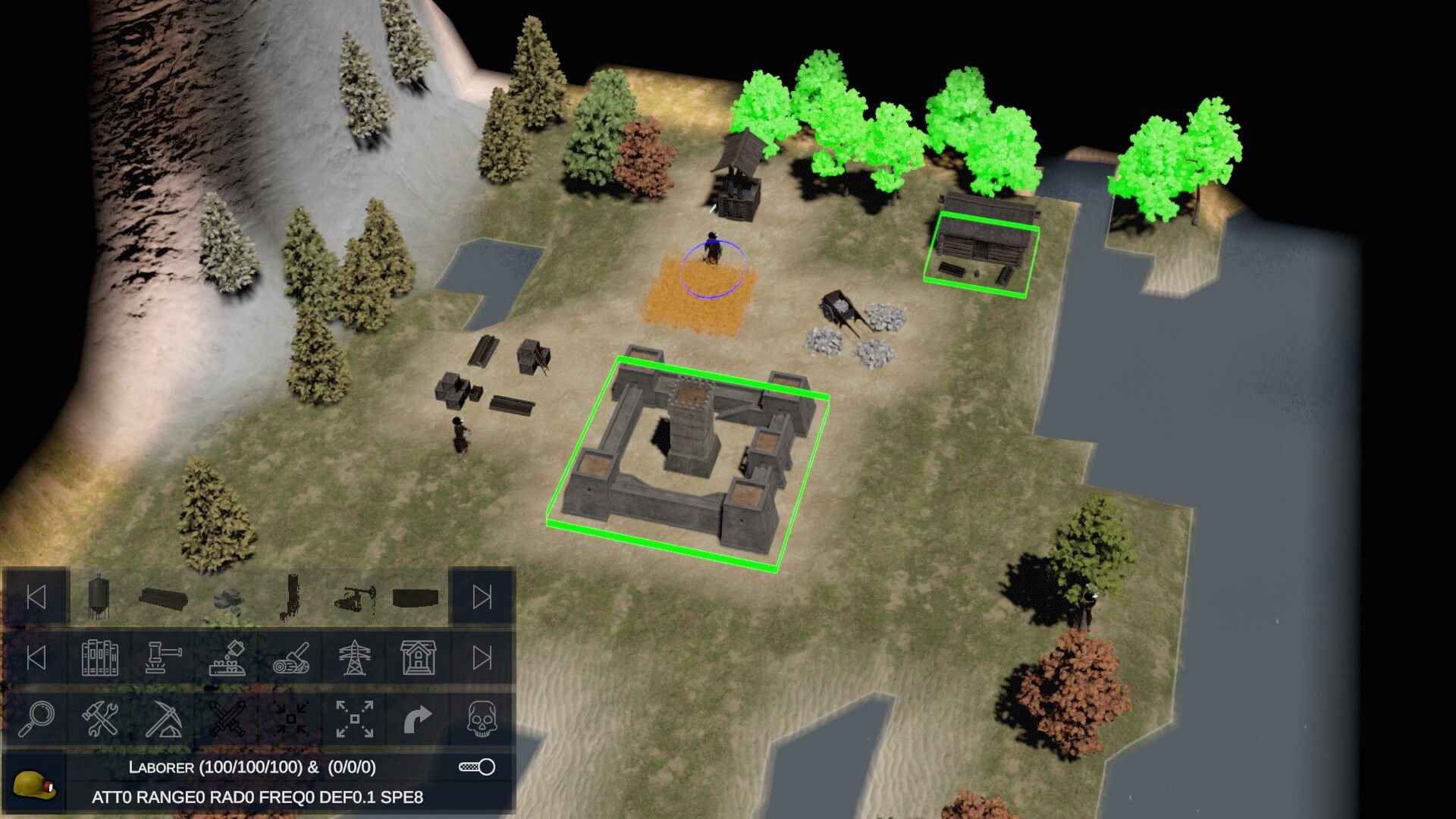Activate the skull command

(x=482, y=718)
